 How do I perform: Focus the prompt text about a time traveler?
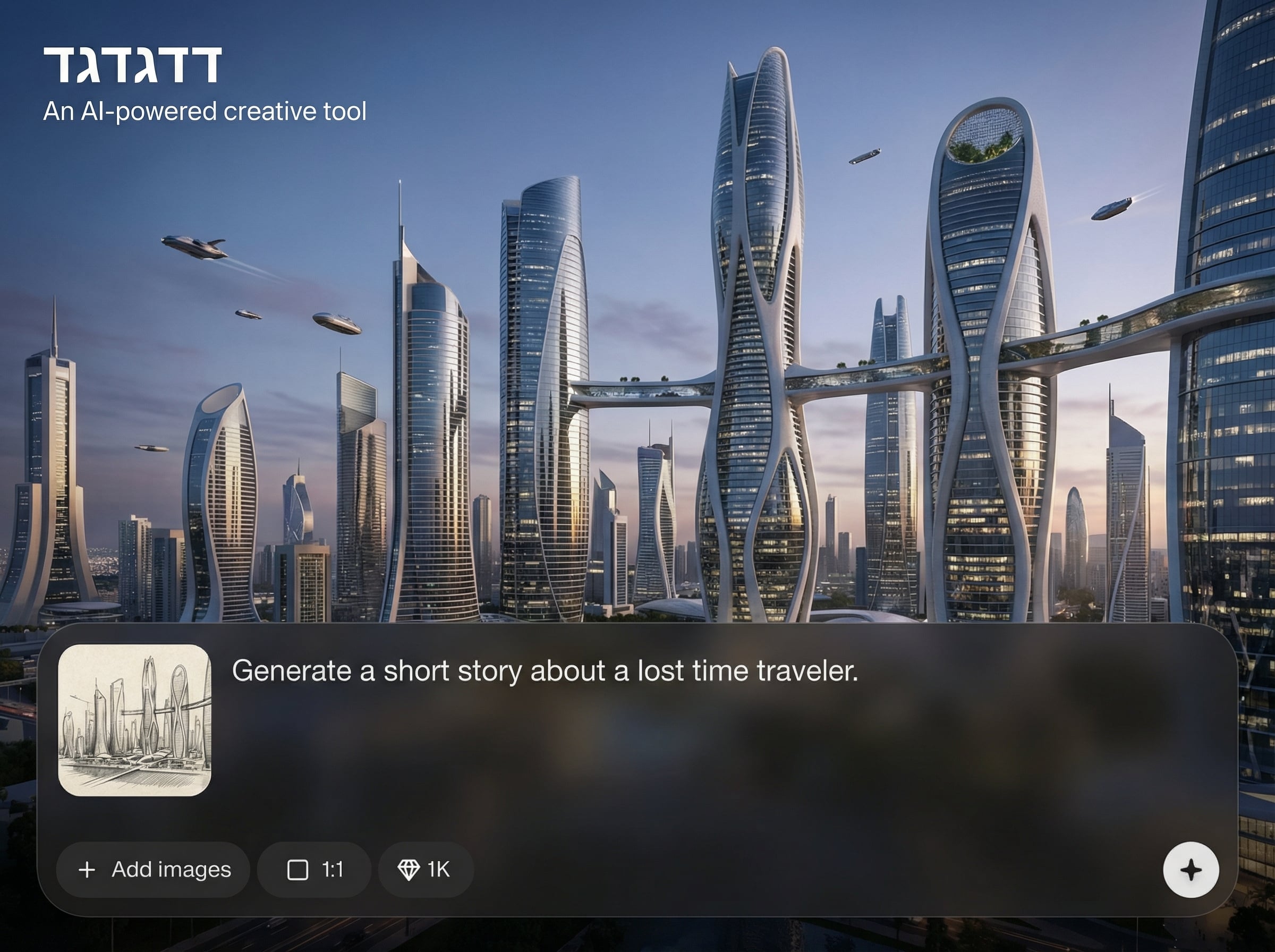tap(545, 671)
